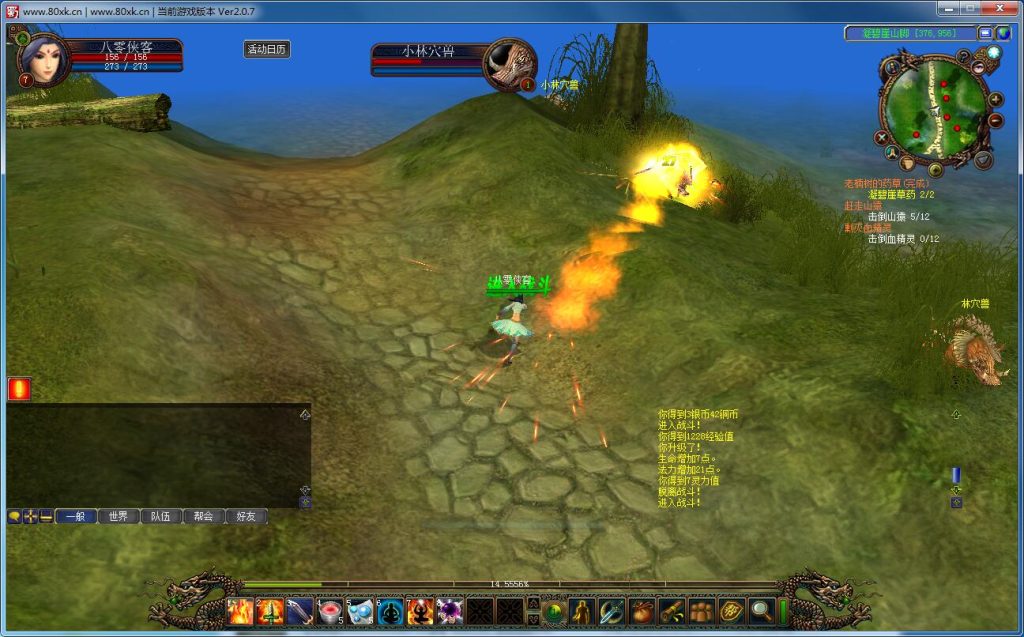Open the globe world map icon

[x=1003, y=32]
